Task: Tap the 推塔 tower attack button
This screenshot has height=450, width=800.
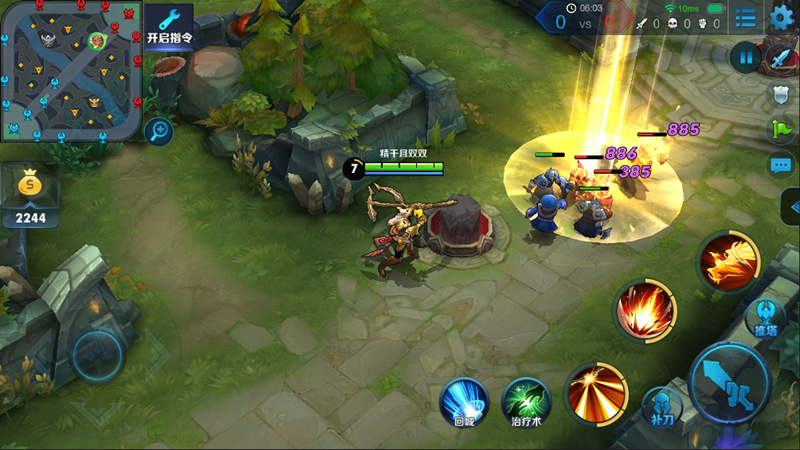Action: pyautogui.click(x=765, y=318)
